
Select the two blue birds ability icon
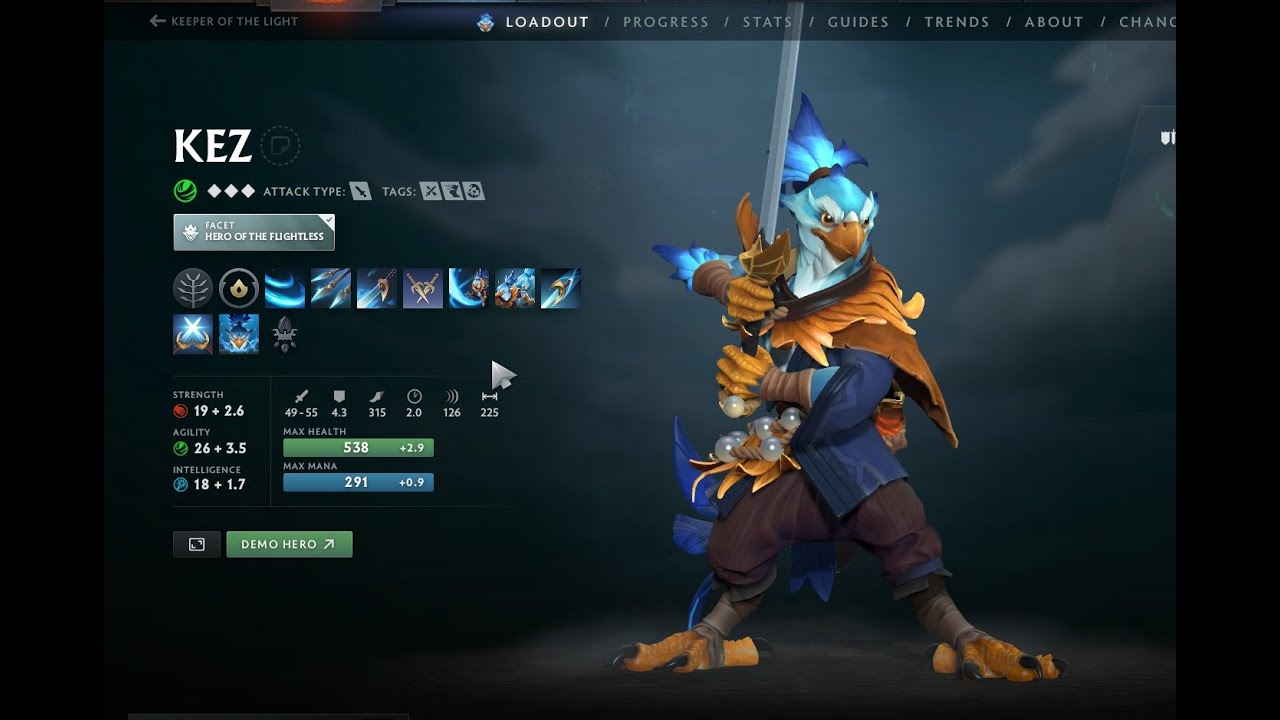pyautogui.click(x=515, y=288)
